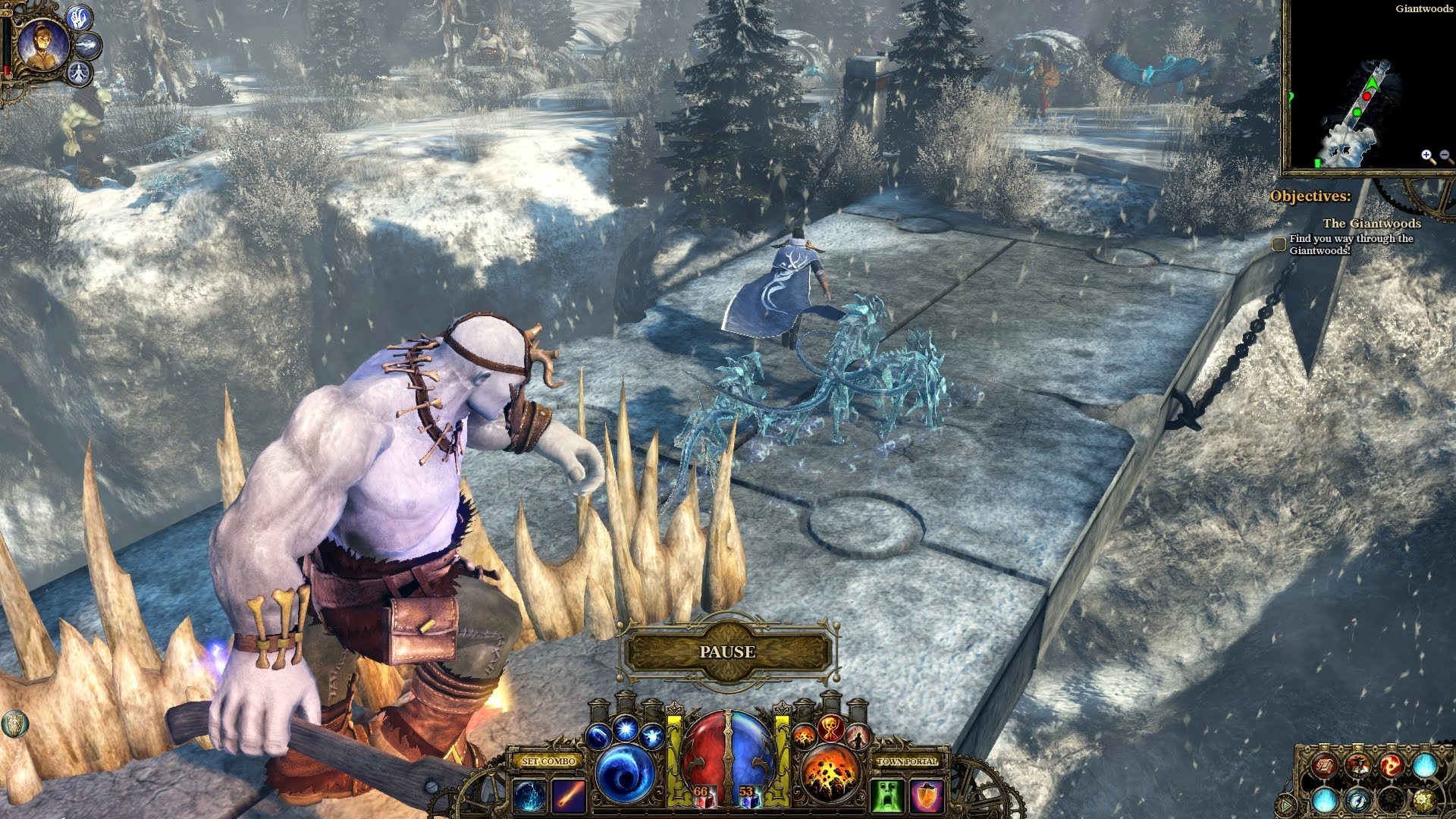Screen dimensions: 1456x819
Task: Click the PAUSE banner
Action: pyautogui.click(x=730, y=651)
